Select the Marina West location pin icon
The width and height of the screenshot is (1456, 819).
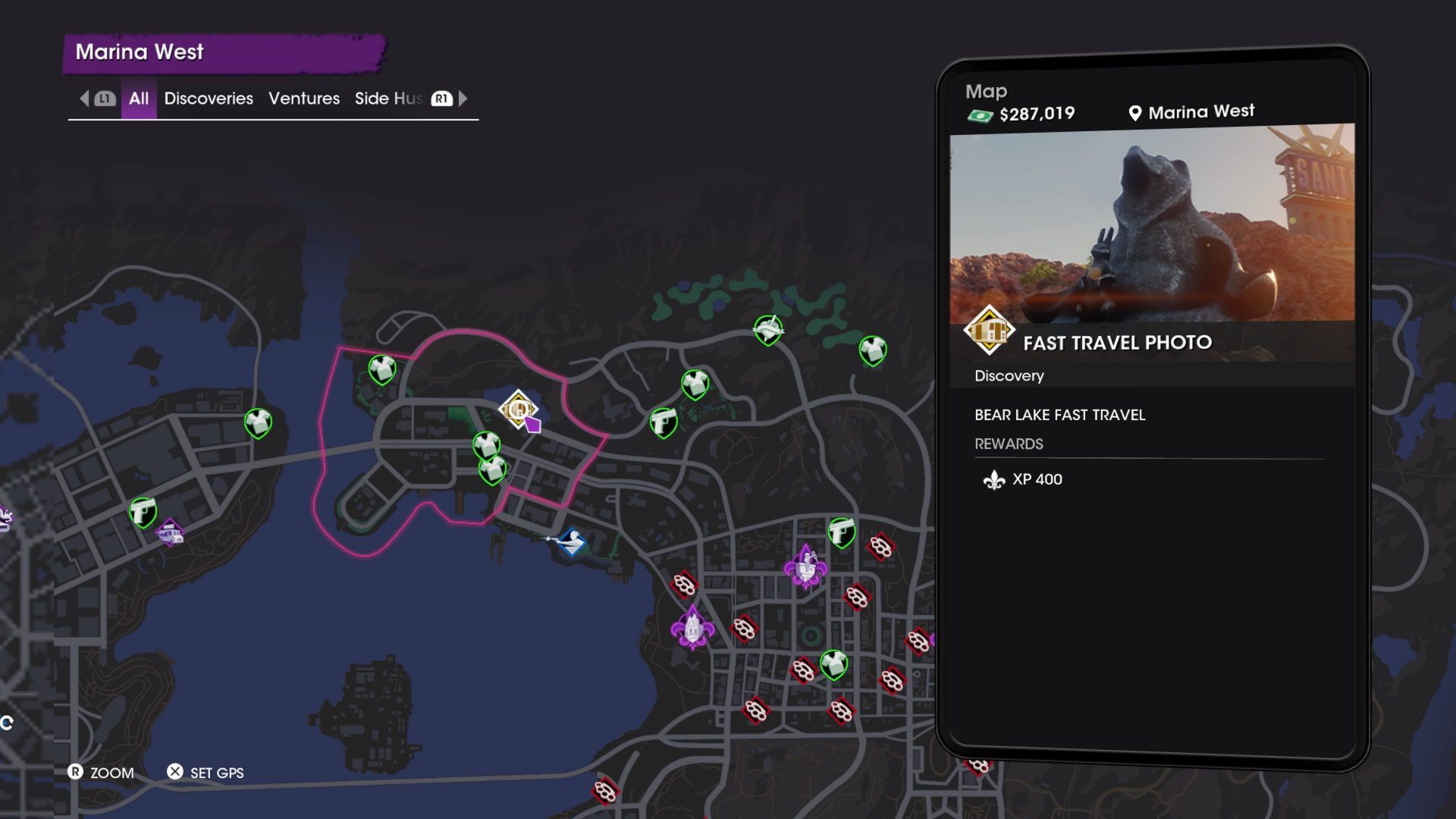tap(1133, 111)
